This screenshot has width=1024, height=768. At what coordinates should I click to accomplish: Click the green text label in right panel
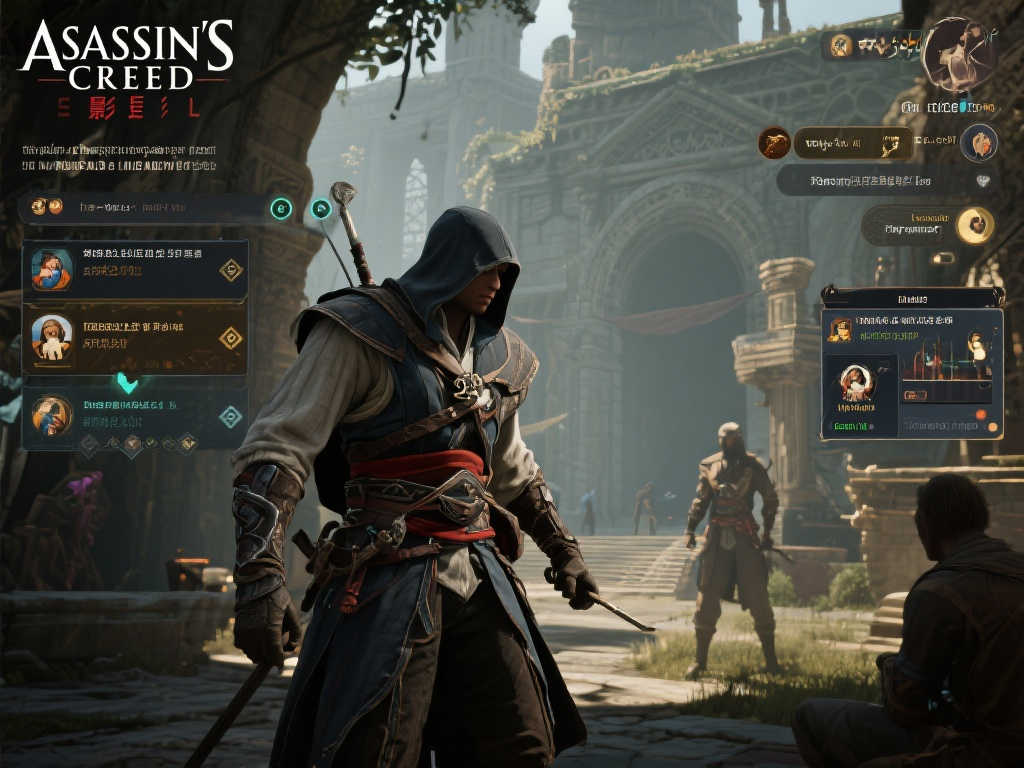[851, 426]
